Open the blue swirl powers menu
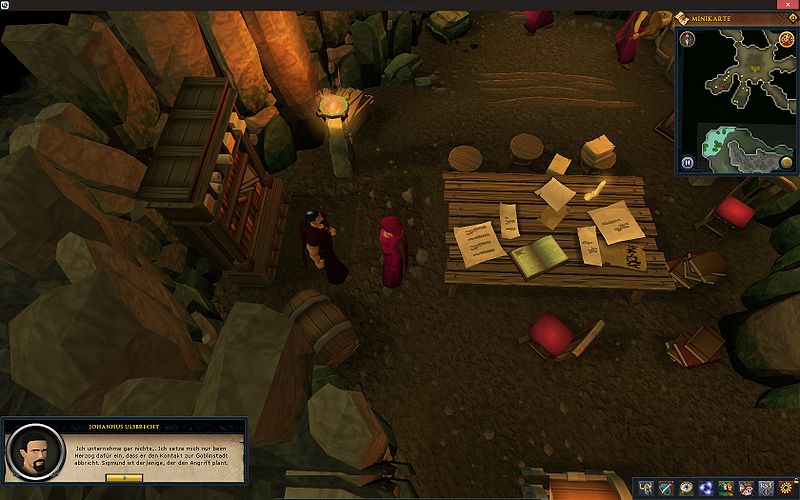 click(x=705, y=488)
